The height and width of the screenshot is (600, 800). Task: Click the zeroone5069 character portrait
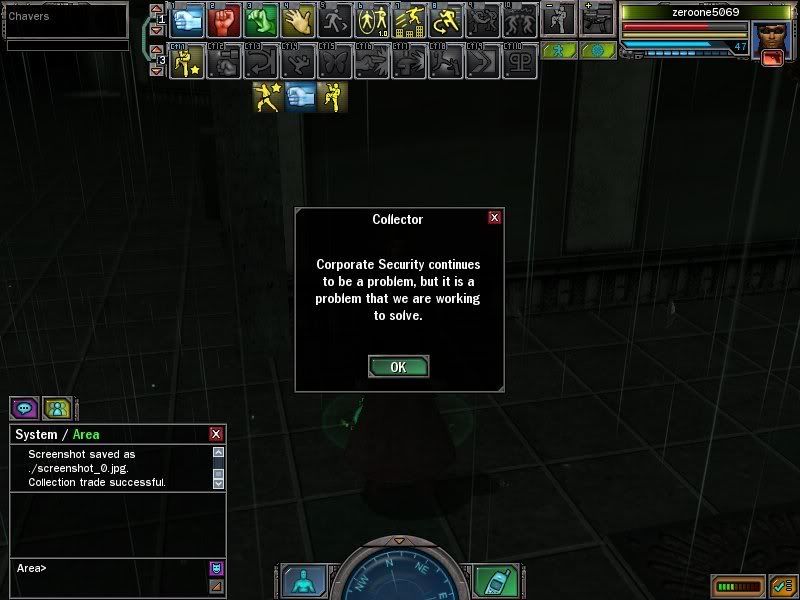pos(767,39)
